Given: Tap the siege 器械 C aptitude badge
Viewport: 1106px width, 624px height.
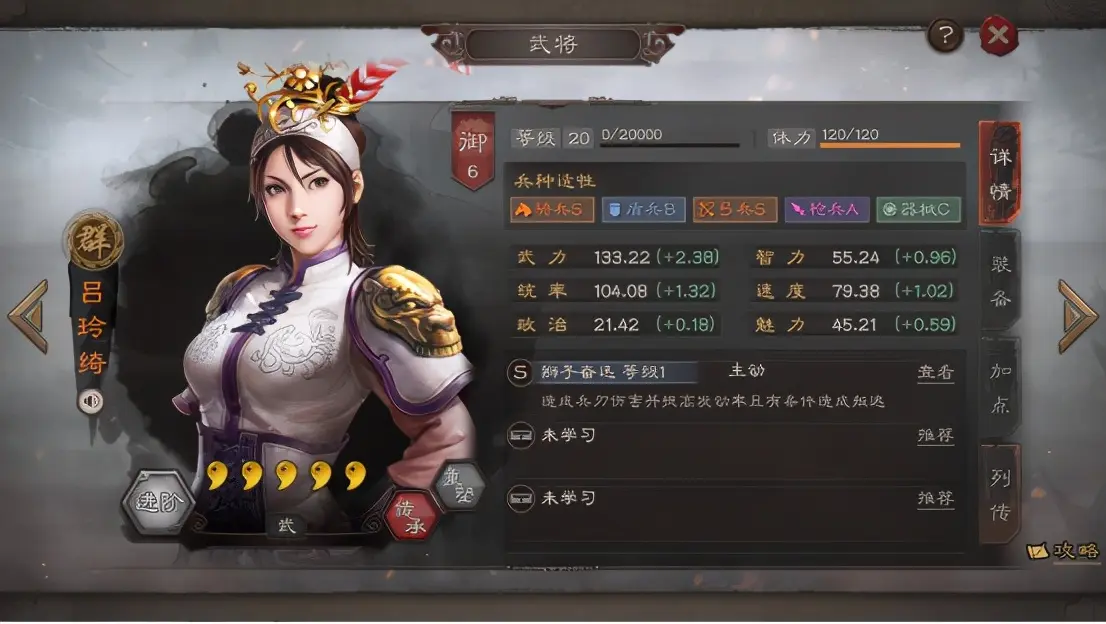Looking at the screenshot, I should pyautogui.click(x=918, y=209).
